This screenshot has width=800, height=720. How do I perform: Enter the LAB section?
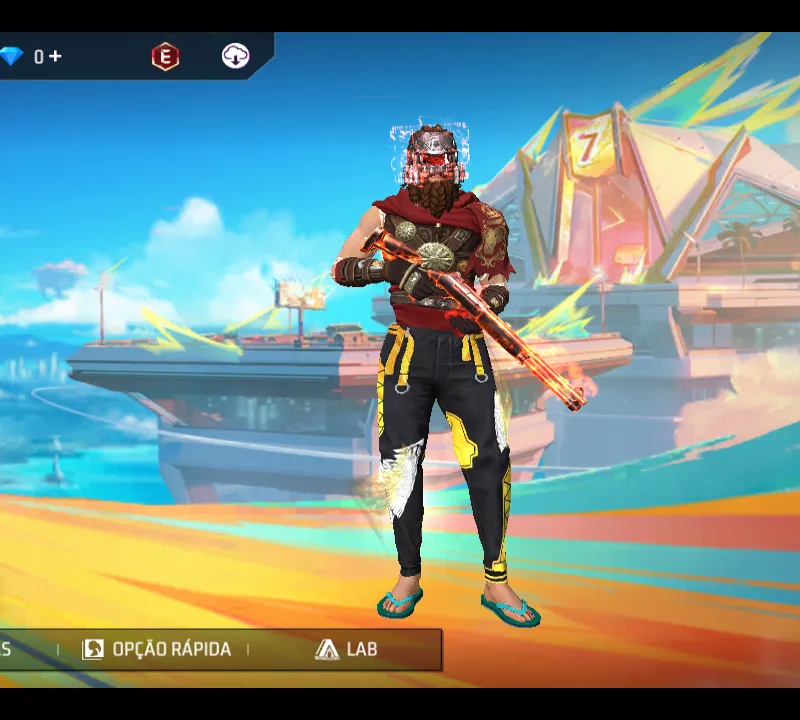346,649
